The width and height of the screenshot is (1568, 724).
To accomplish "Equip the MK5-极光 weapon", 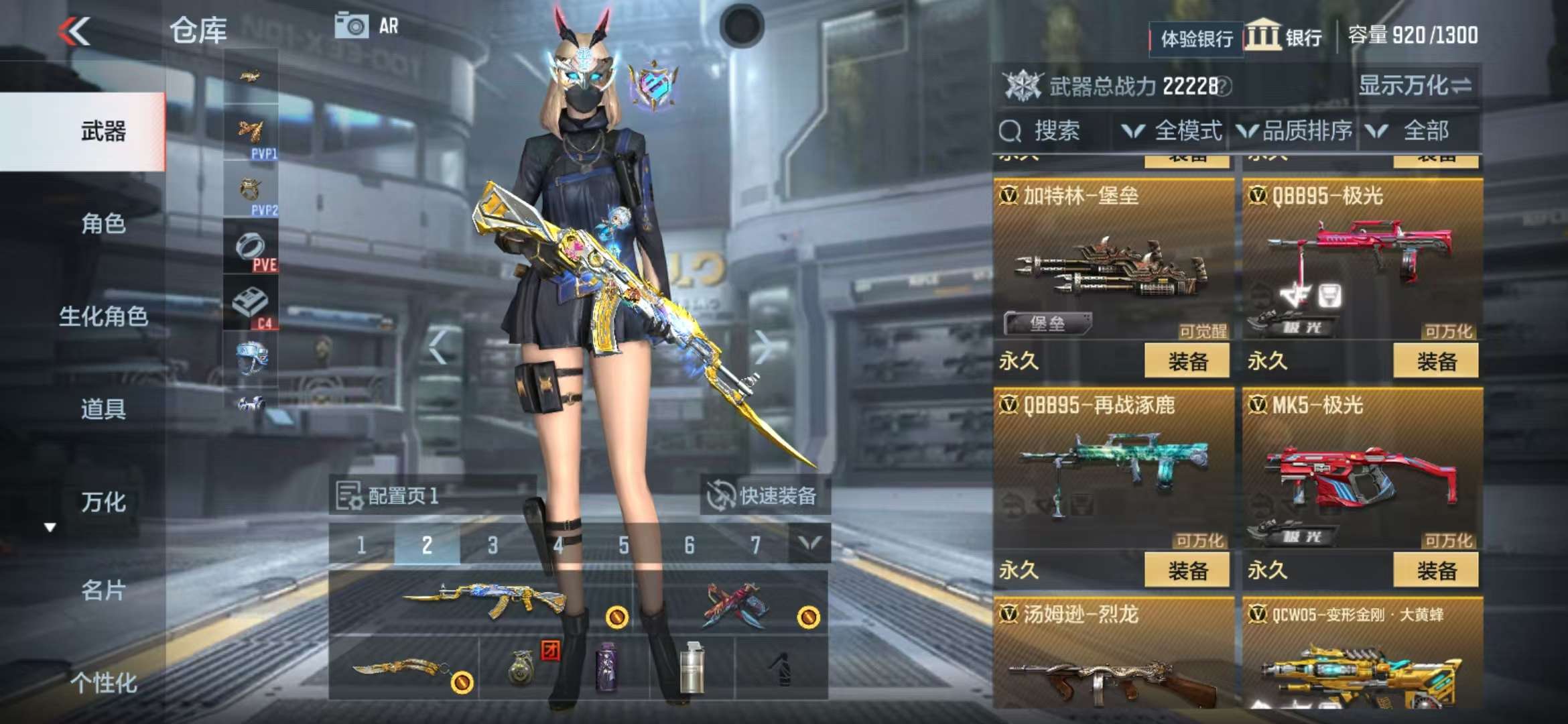I will (x=1436, y=570).
